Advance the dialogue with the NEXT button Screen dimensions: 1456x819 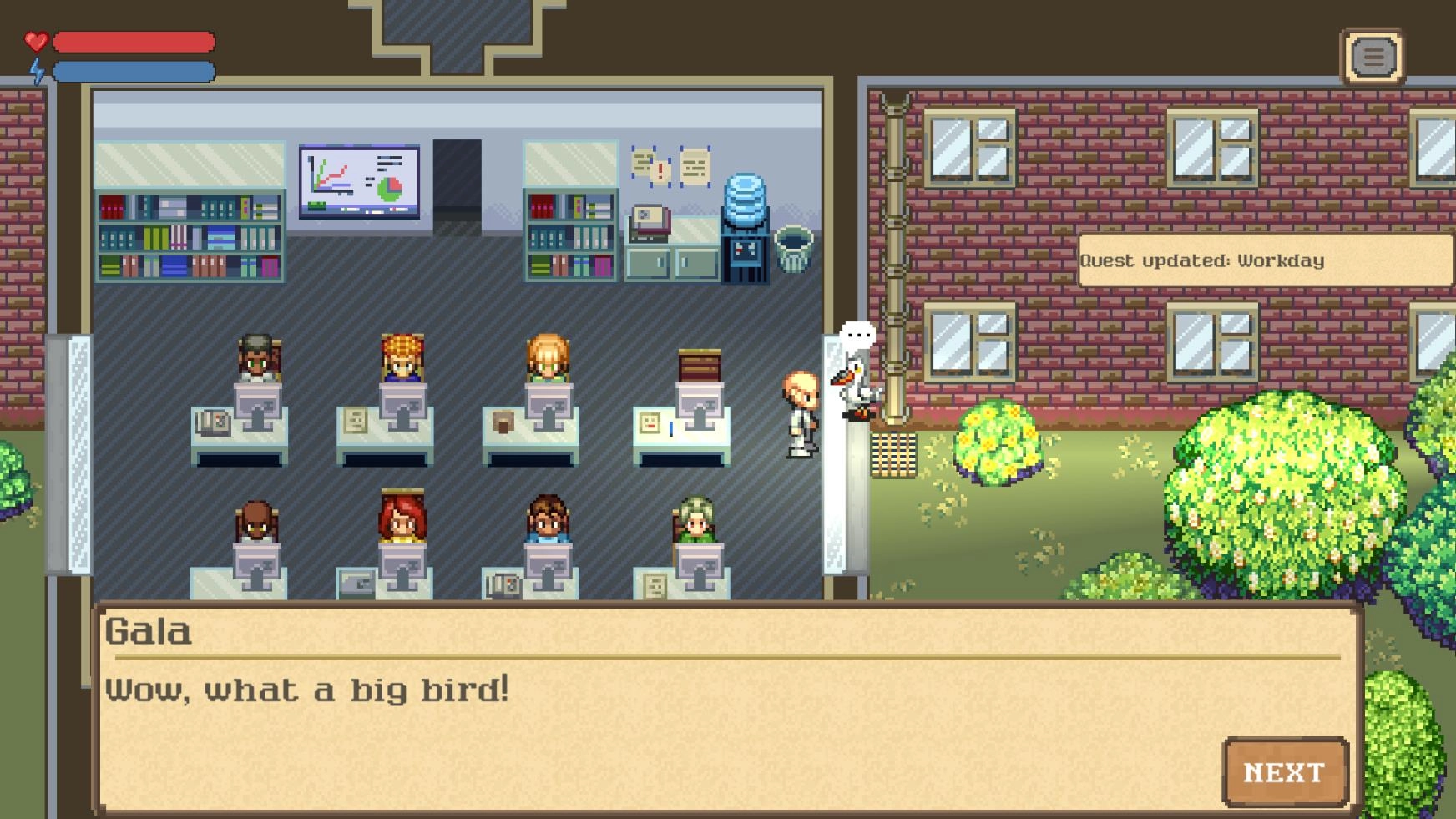point(1284,772)
